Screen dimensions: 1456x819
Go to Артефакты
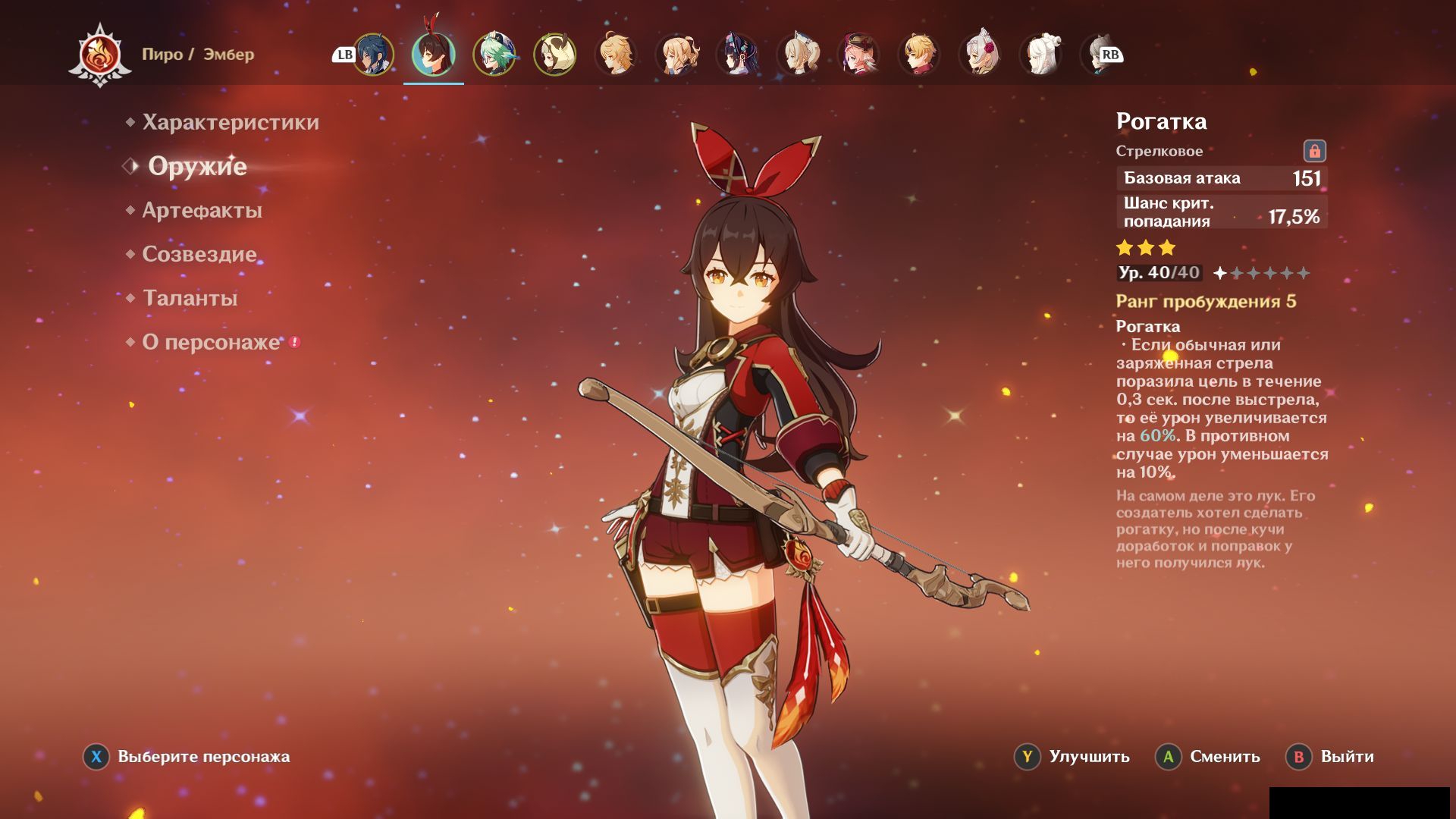click(202, 210)
